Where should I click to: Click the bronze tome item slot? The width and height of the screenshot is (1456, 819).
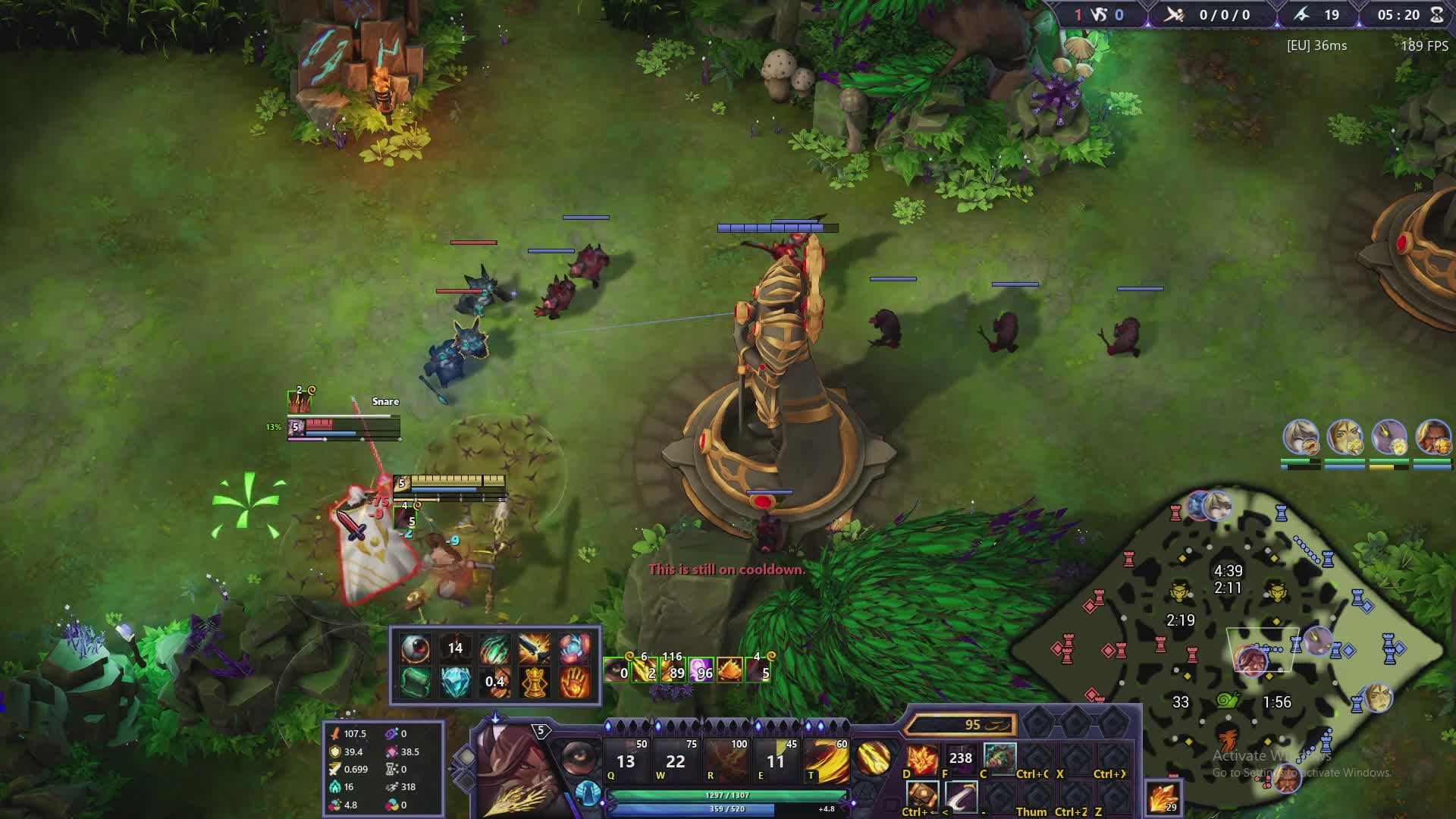click(922, 796)
